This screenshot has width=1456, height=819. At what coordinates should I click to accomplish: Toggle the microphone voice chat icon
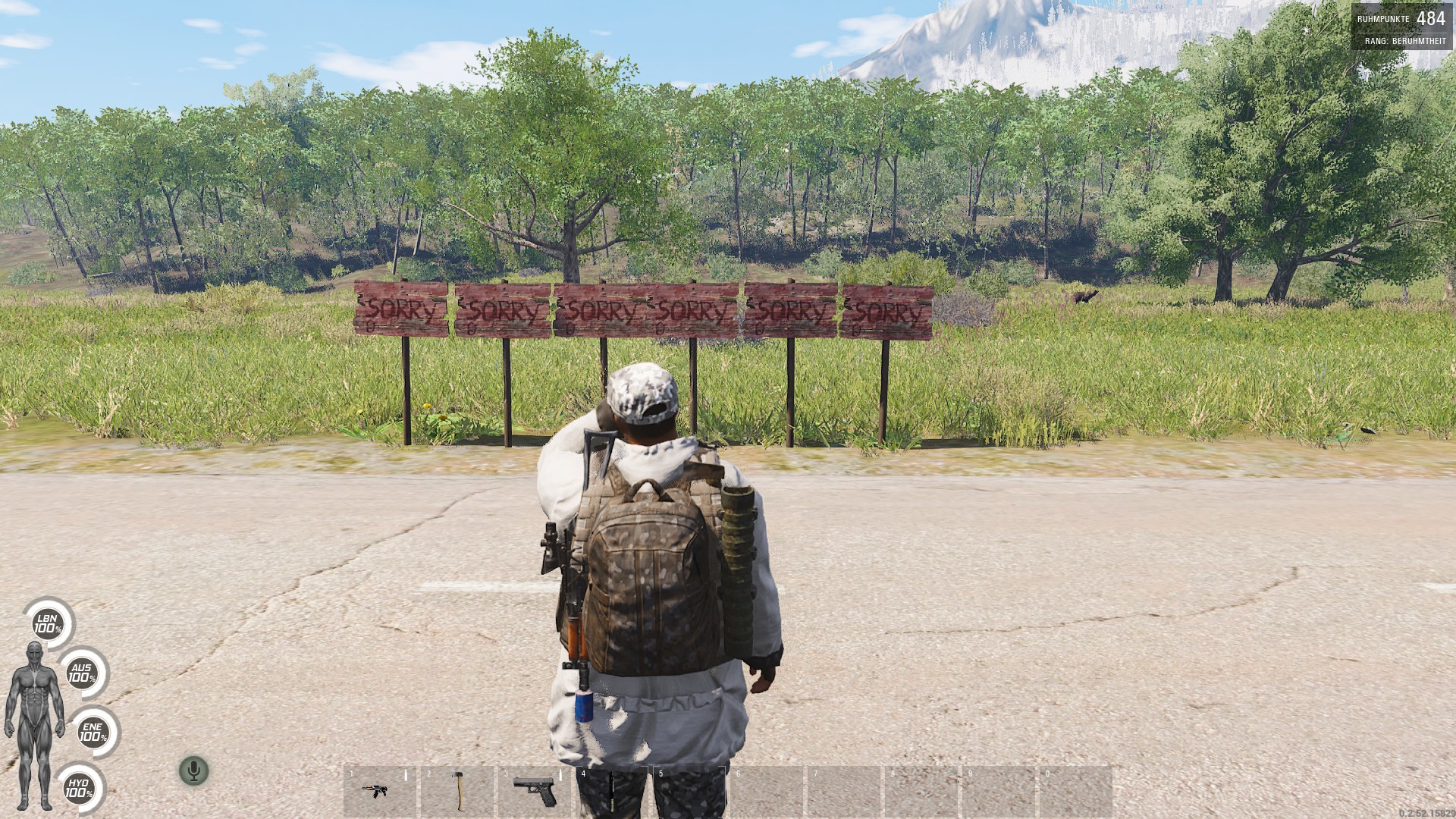point(194,771)
